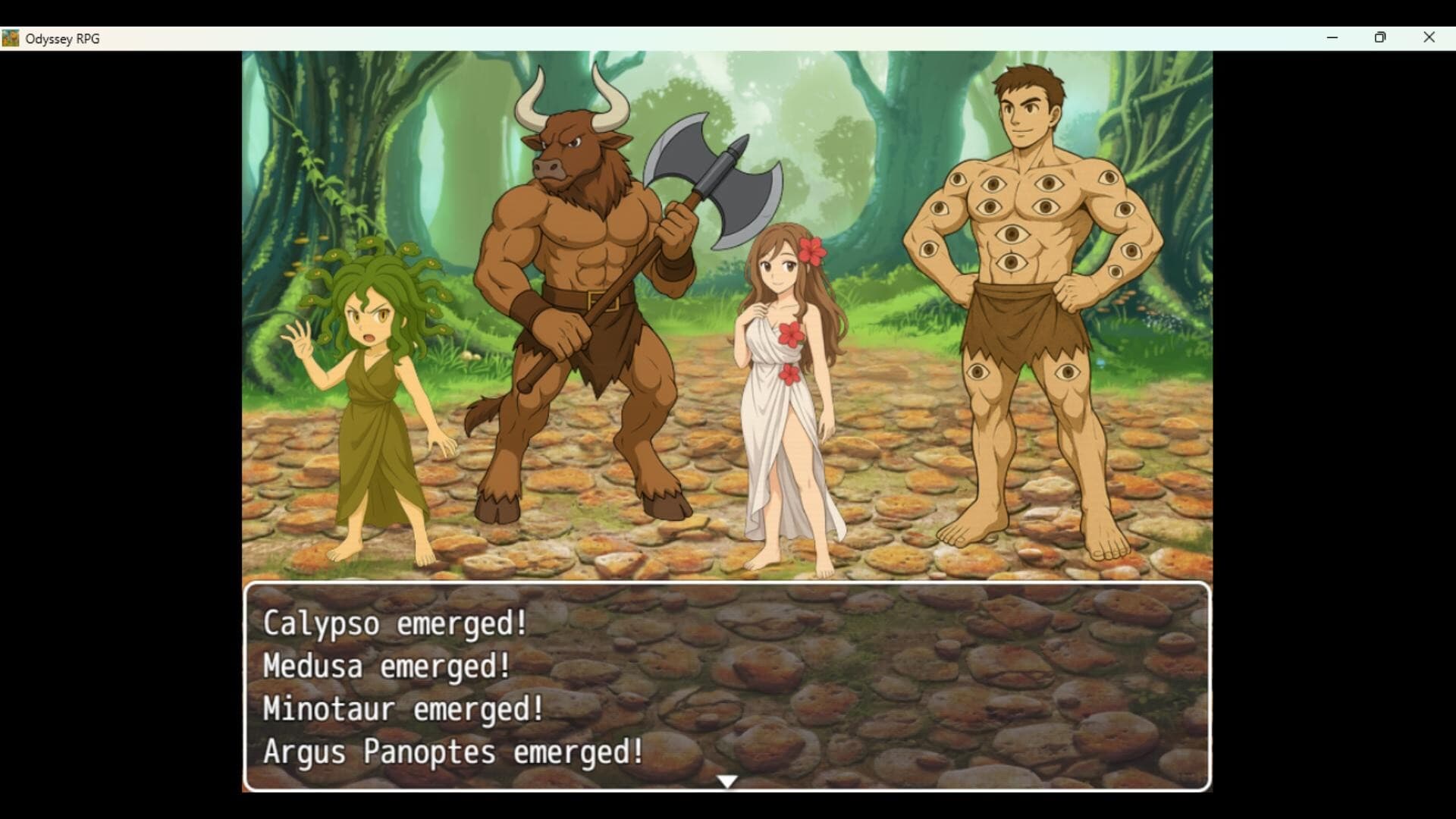The width and height of the screenshot is (1456, 819).
Task: Minimize the Odyssey RPG window
Action: pyautogui.click(x=1332, y=37)
